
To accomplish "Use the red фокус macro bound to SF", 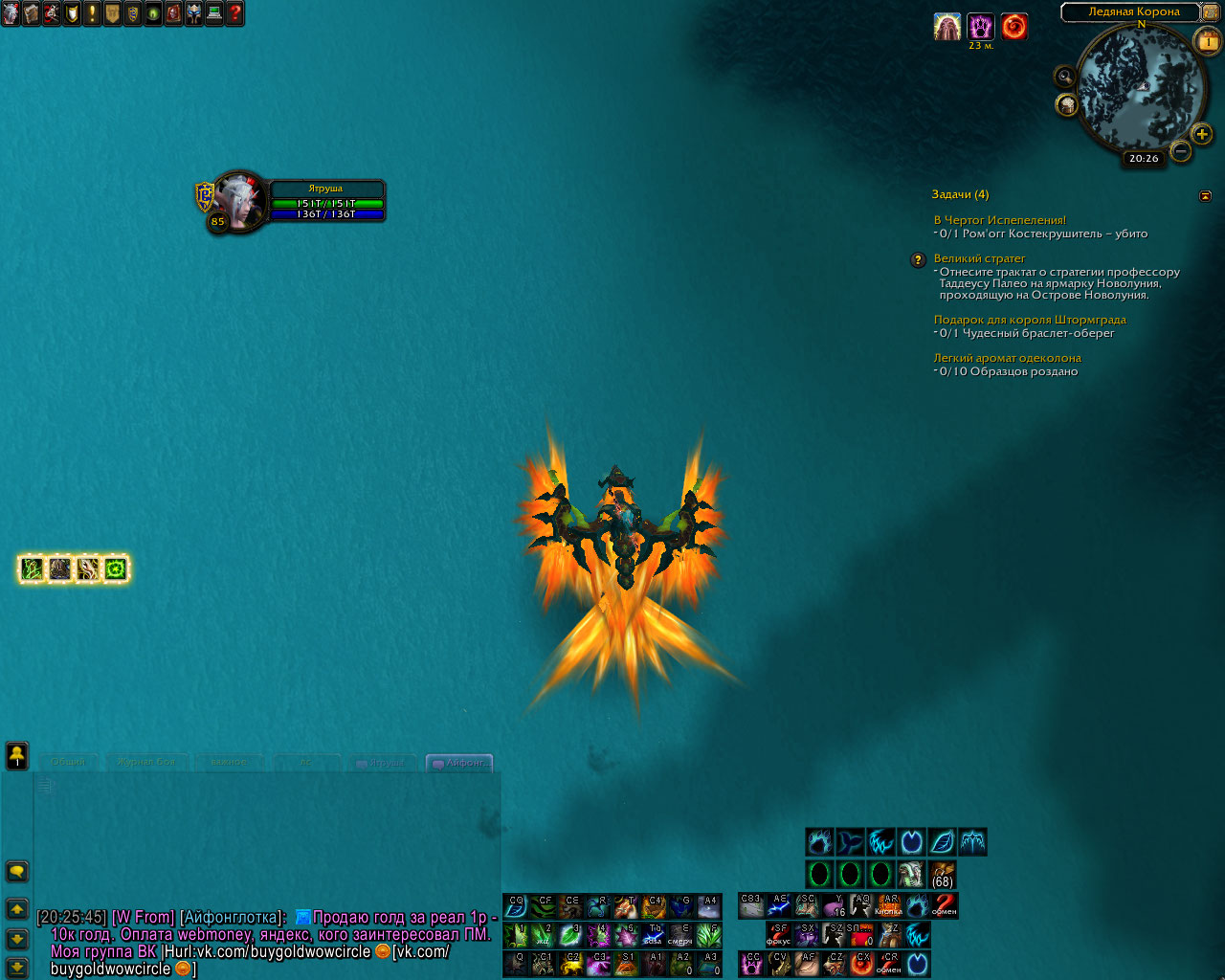I will [x=778, y=934].
